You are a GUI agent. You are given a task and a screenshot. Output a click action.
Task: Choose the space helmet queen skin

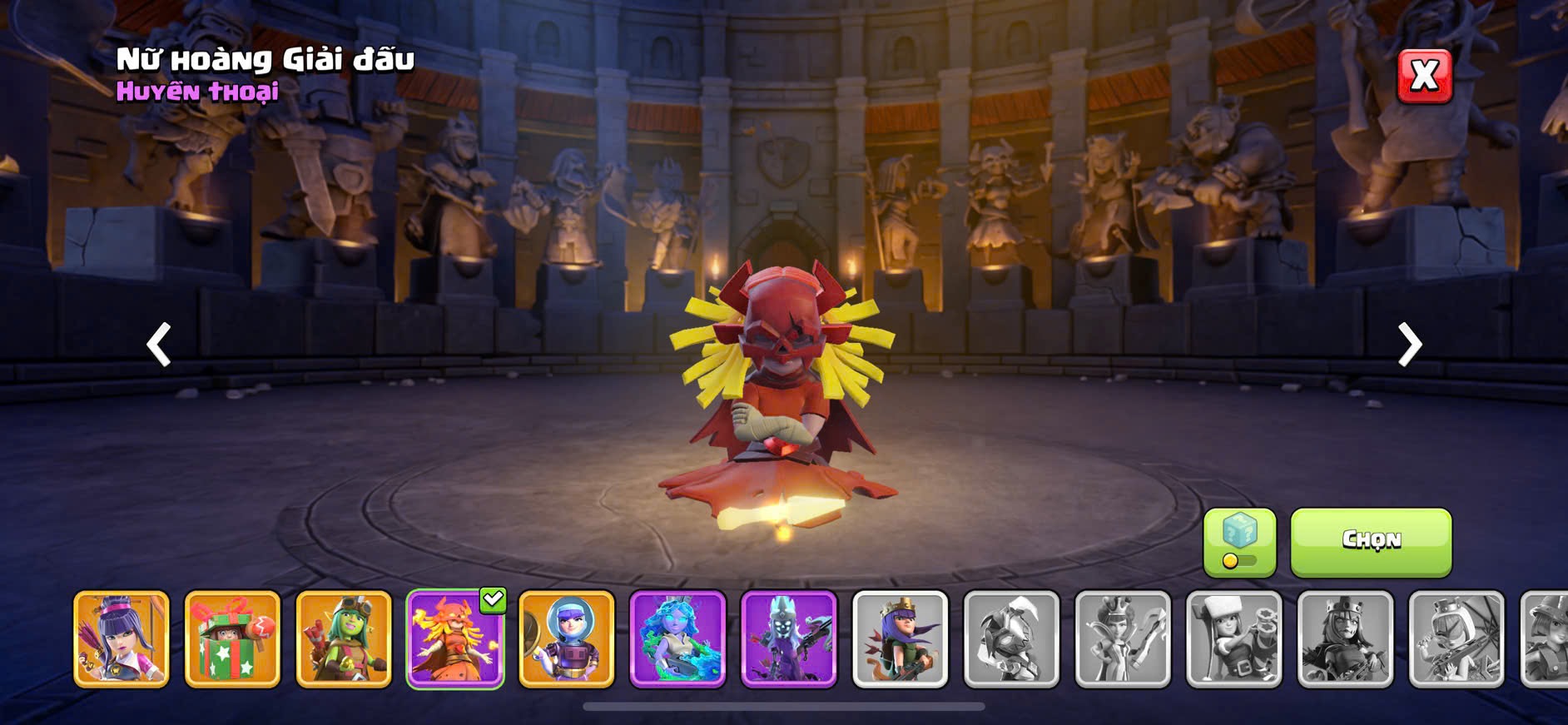(x=567, y=639)
